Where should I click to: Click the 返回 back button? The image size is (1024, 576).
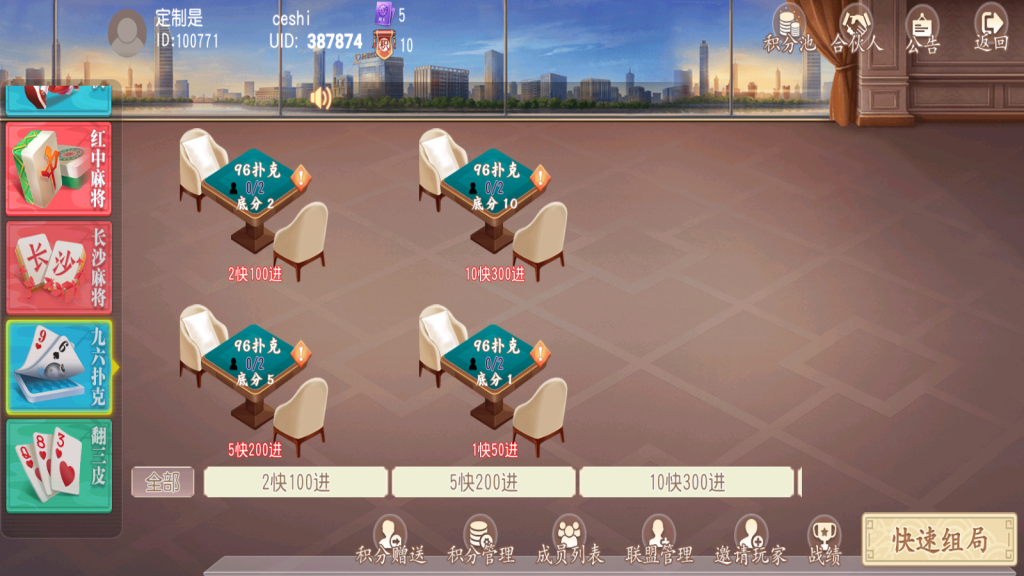pos(990,28)
